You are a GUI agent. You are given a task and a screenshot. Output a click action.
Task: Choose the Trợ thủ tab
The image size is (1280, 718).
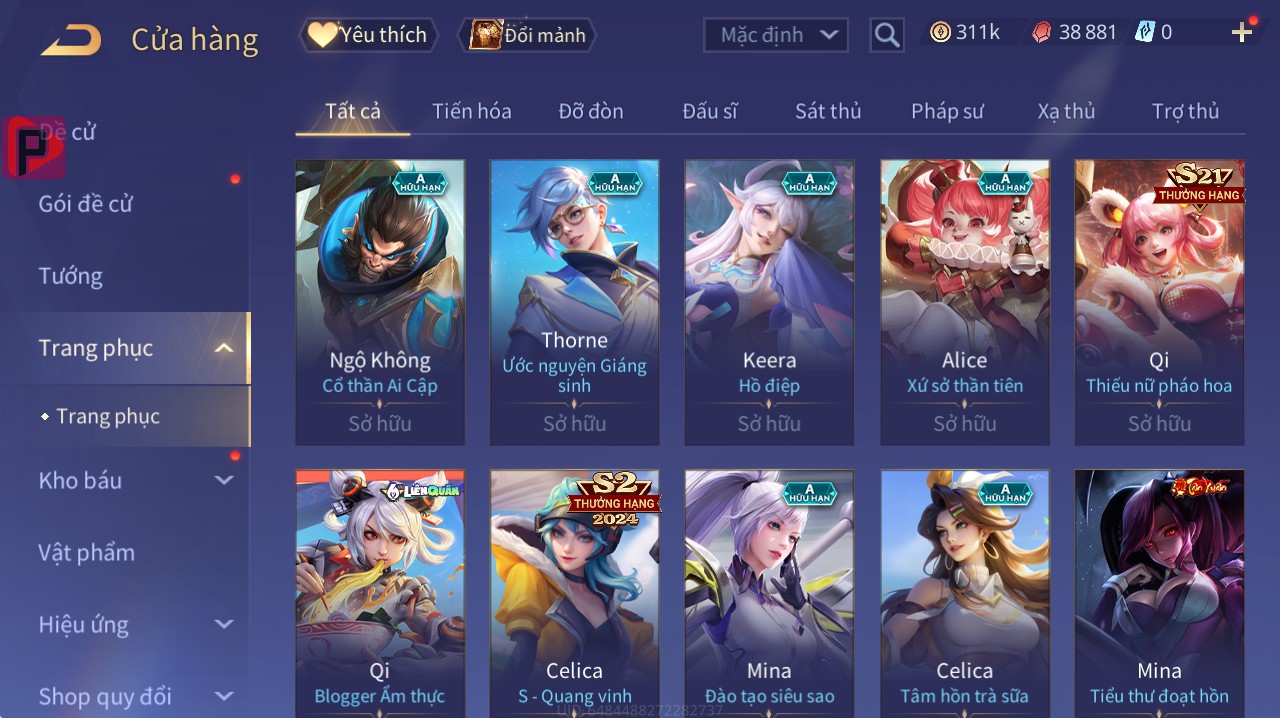click(1185, 111)
